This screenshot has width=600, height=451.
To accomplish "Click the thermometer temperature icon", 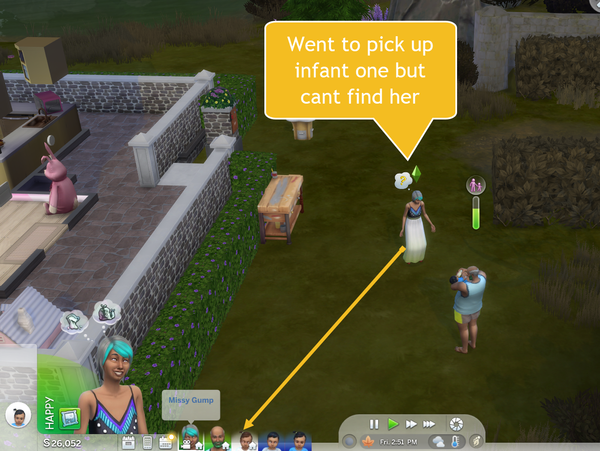I will click(455, 441).
